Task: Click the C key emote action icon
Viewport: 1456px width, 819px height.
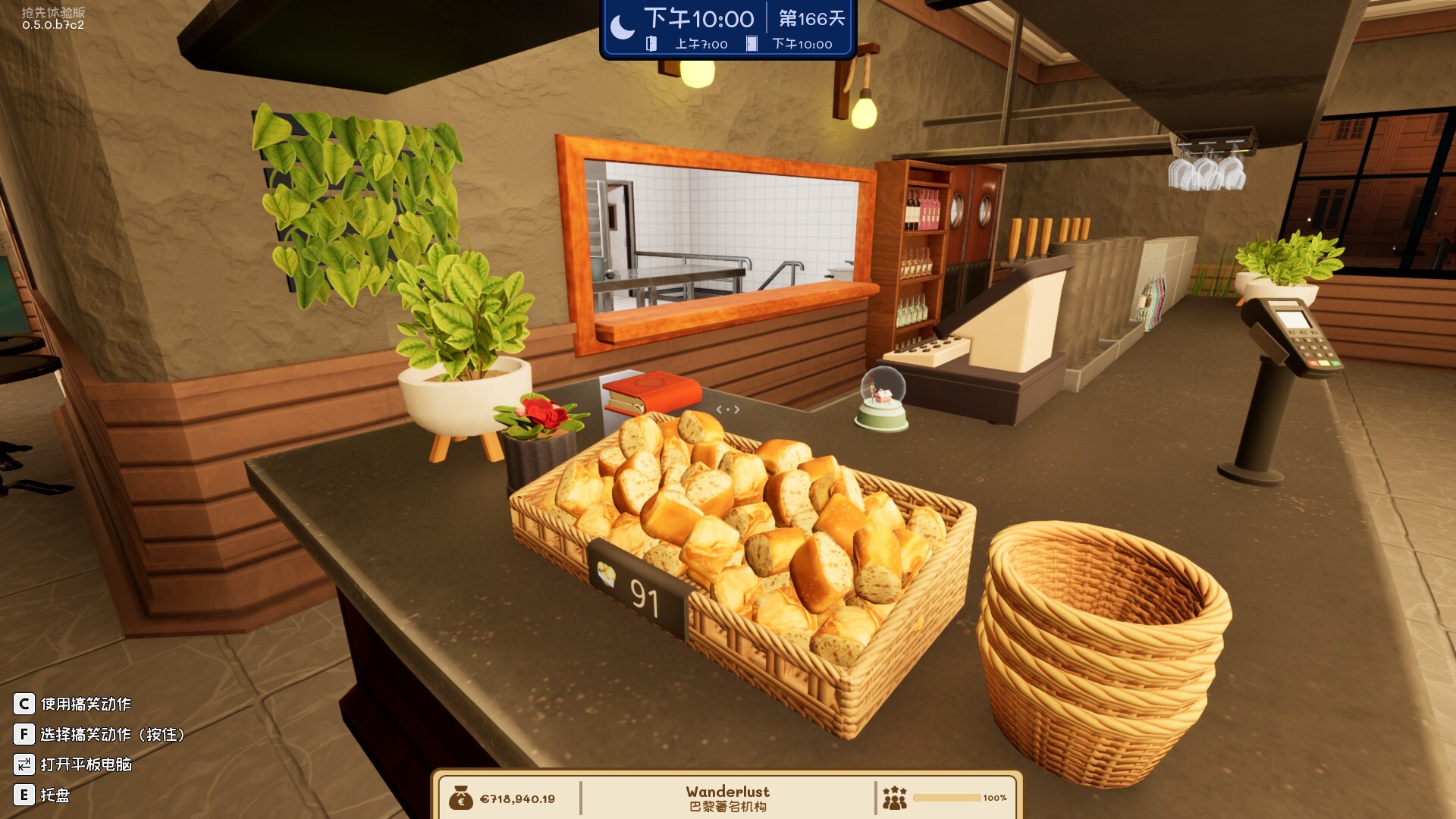Action: [x=24, y=703]
